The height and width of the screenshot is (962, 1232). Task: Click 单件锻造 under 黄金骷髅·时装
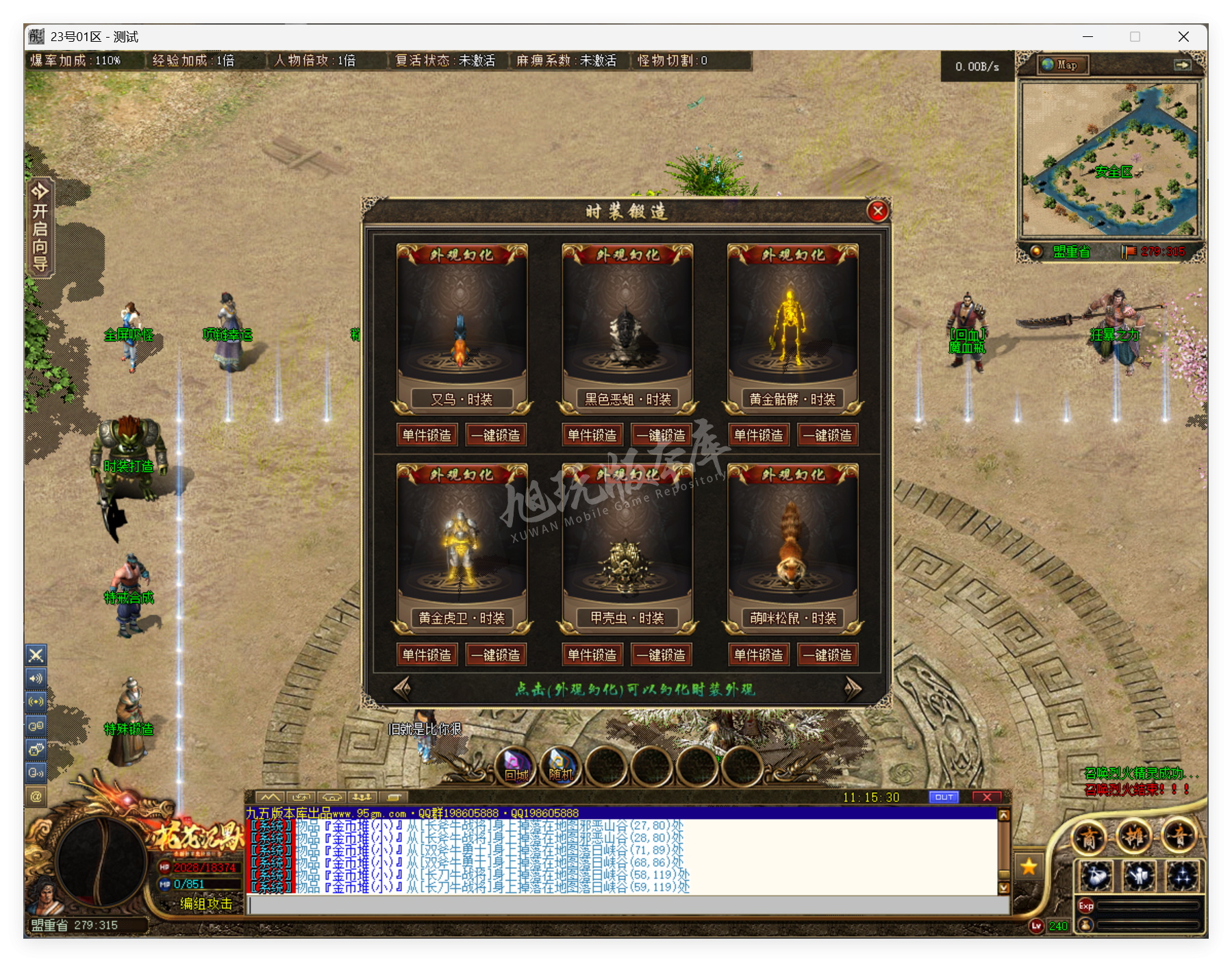(x=758, y=434)
